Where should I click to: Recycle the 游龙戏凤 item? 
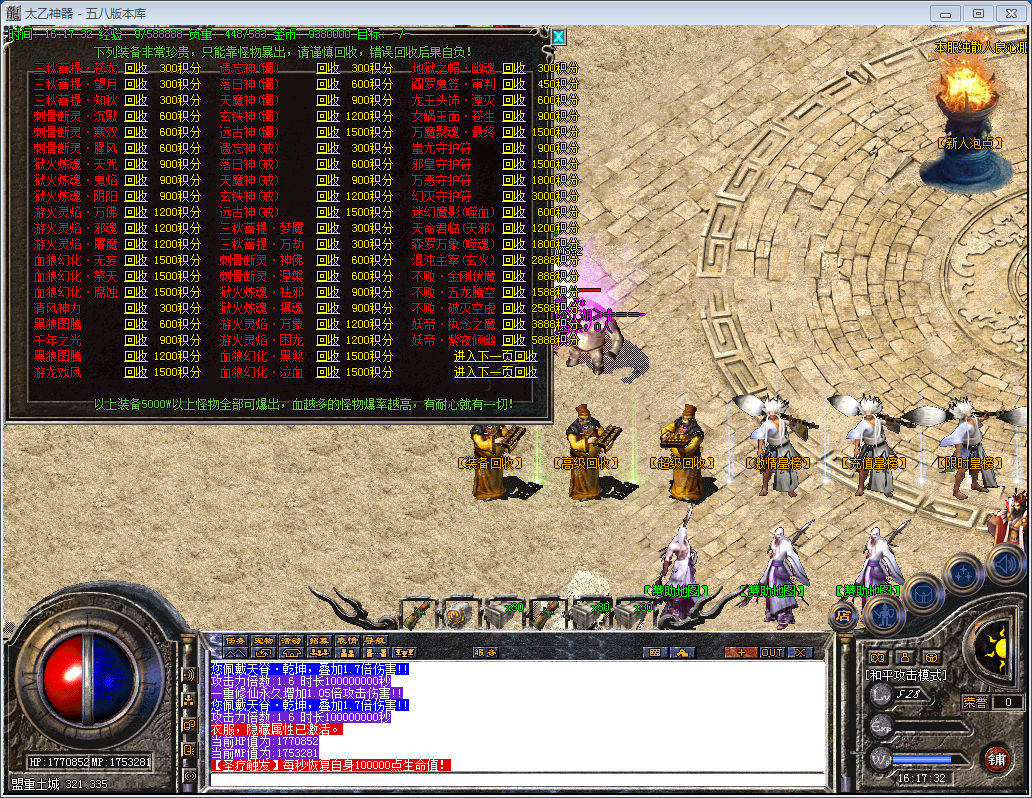coord(136,372)
